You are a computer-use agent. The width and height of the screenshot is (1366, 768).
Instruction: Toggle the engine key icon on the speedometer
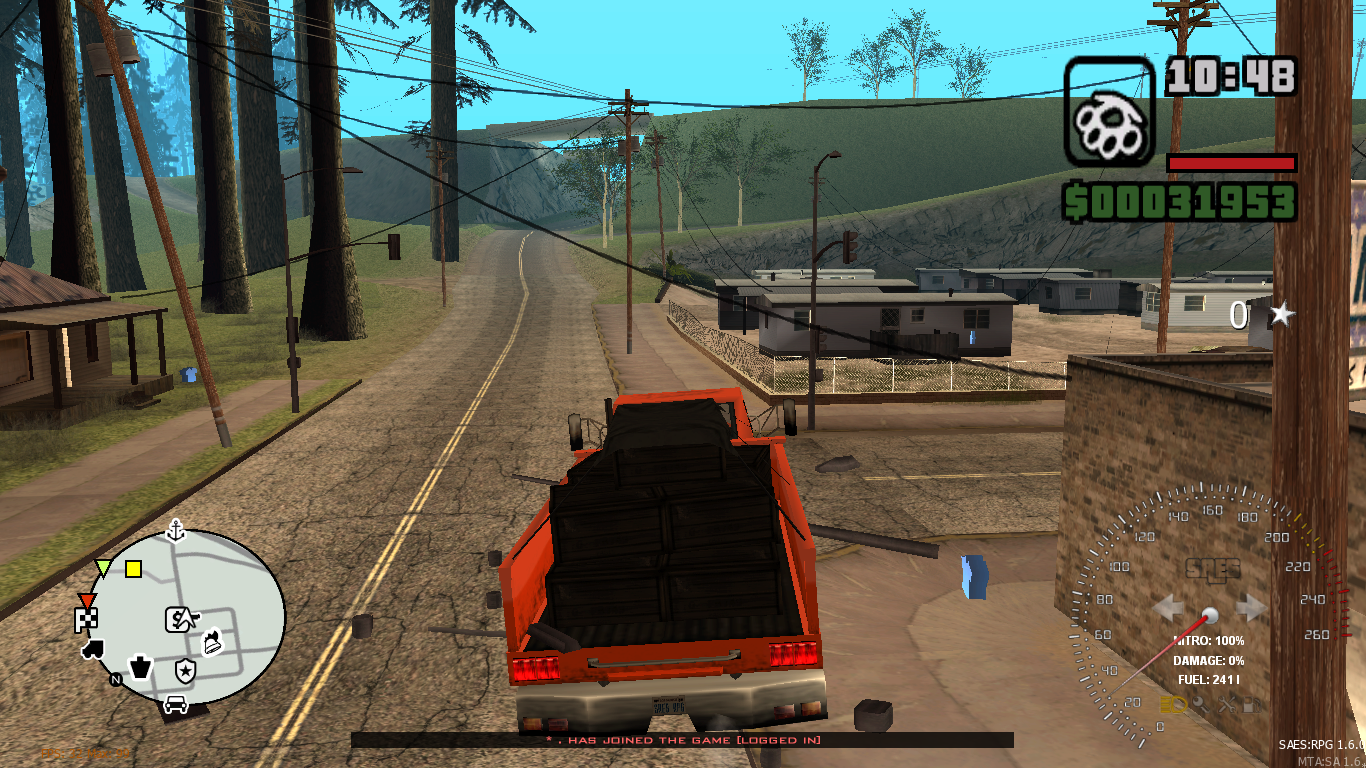(1200, 704)
